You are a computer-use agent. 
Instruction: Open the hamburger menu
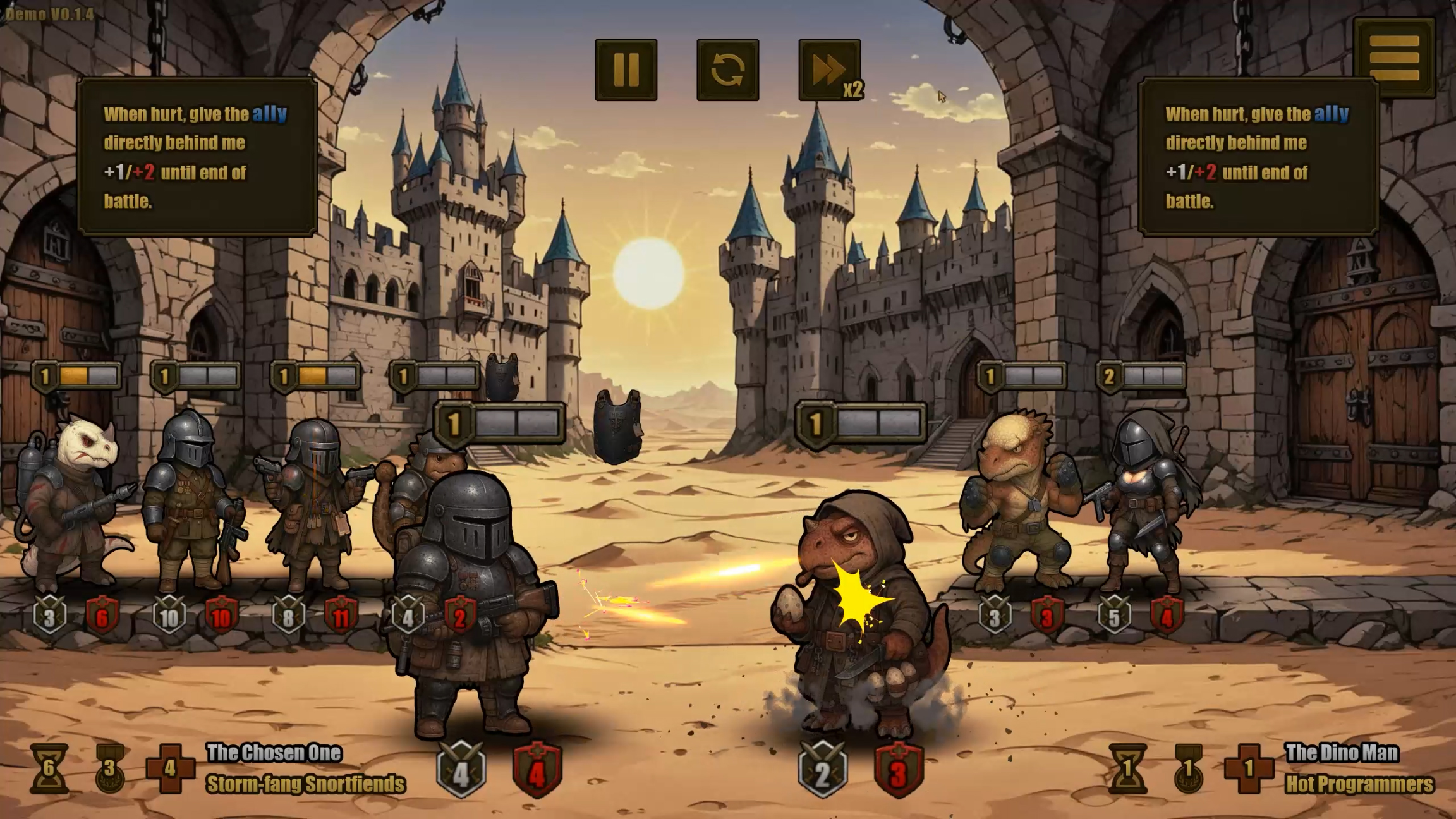pyautogui.click(x=1394, y=58)
